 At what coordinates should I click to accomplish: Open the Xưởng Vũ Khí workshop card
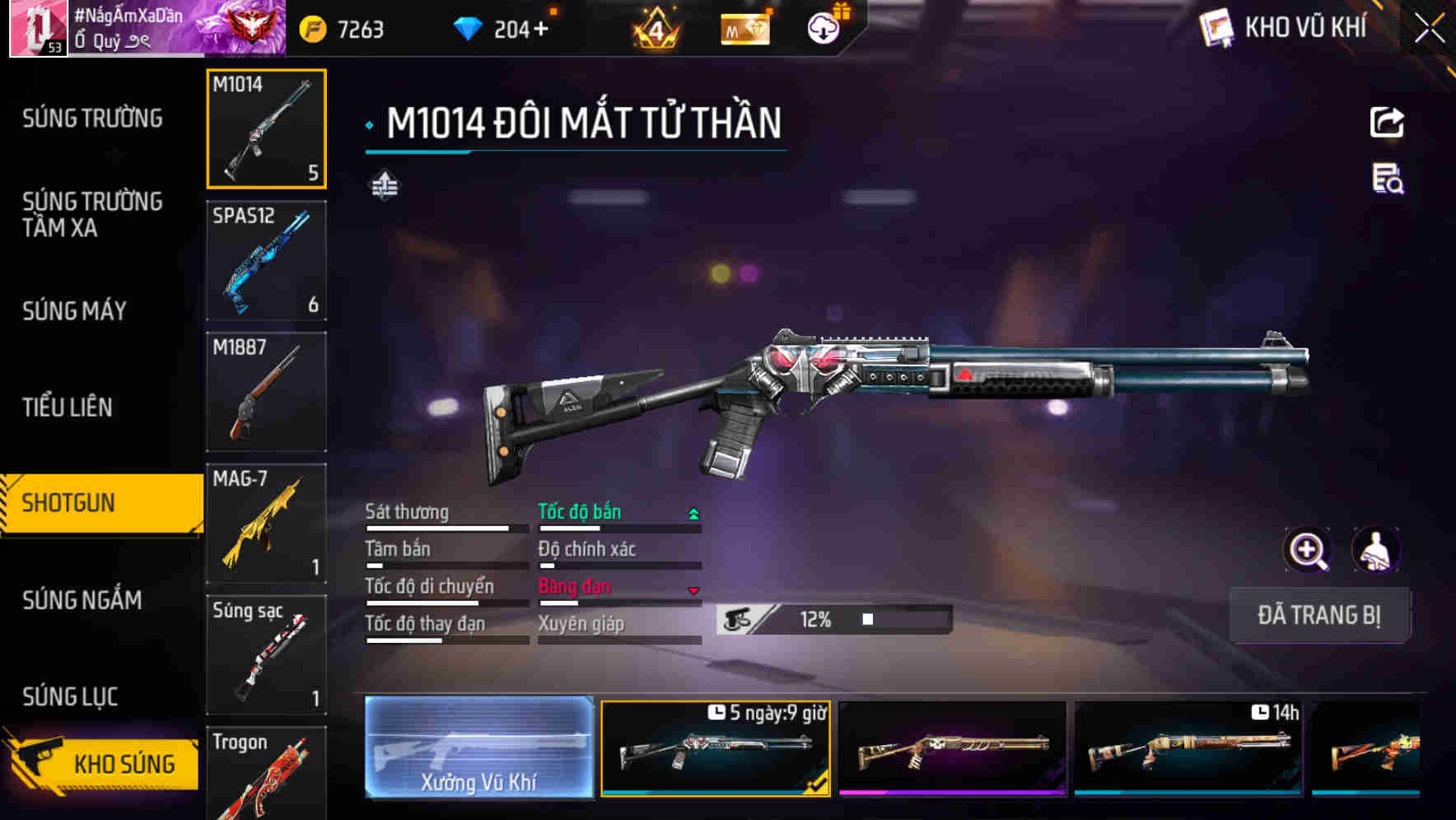[x=478, y=747]
